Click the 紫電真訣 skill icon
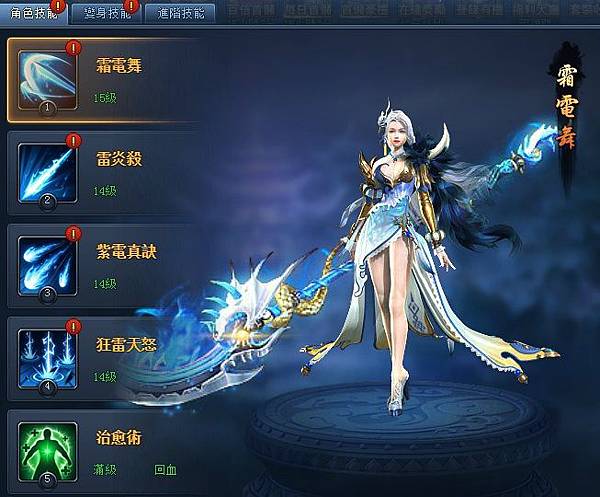The width and height of the screenshot is (600, 497). click(x=48, y=263)
